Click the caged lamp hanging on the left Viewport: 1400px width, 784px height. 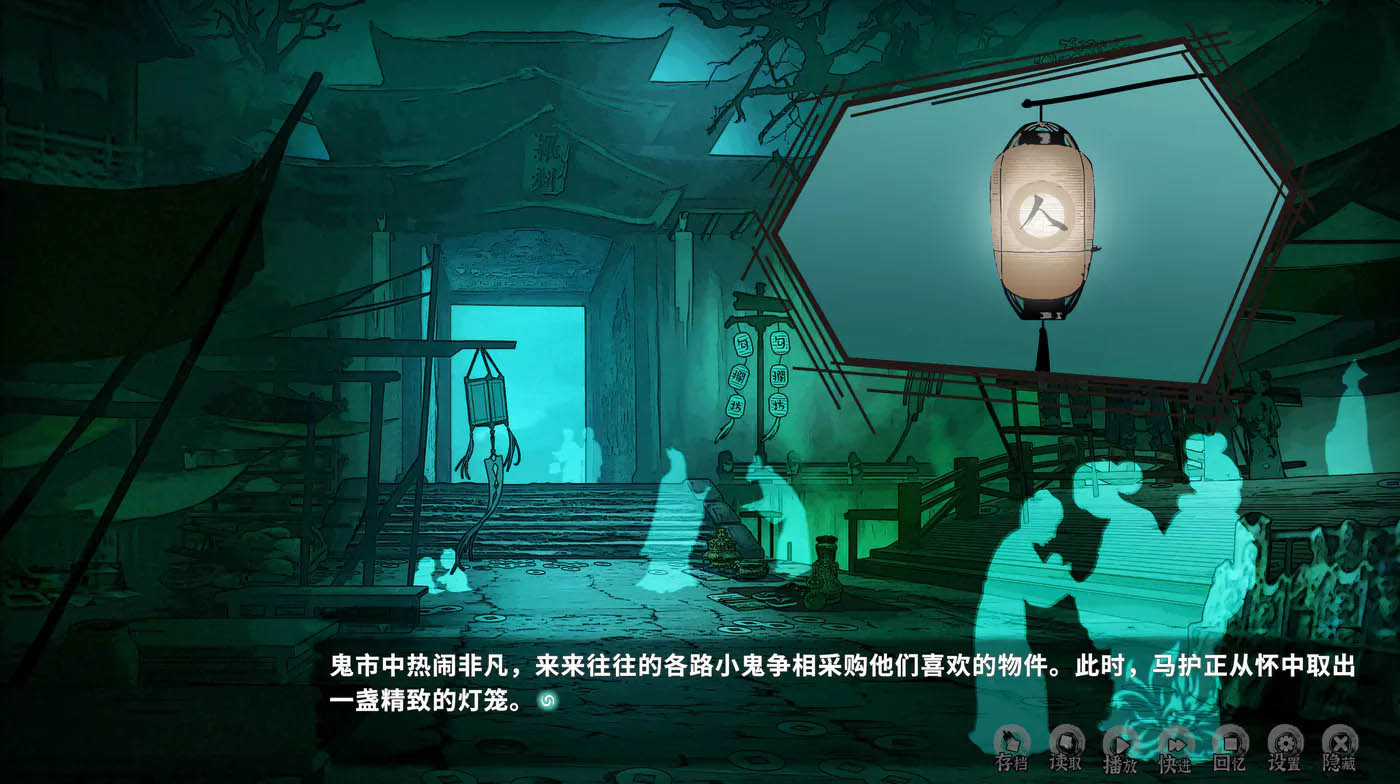485,400
